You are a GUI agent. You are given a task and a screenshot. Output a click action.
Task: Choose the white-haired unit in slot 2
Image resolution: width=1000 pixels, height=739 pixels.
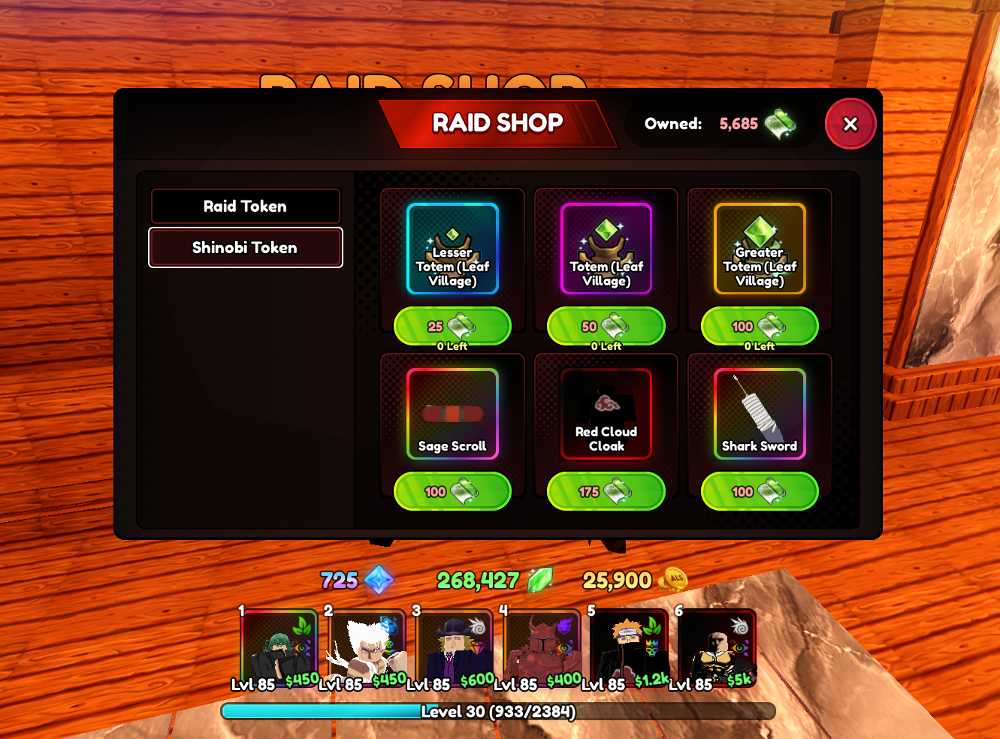tap(367, 647)
